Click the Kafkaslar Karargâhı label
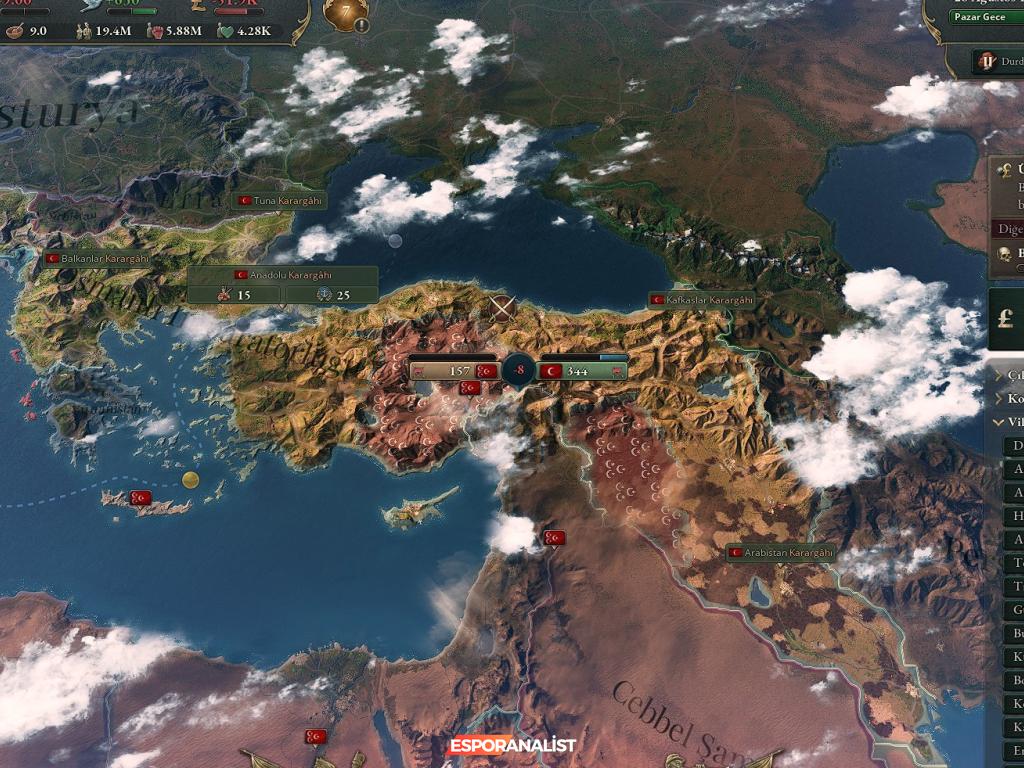The image size is (1024, 768). 701,300
